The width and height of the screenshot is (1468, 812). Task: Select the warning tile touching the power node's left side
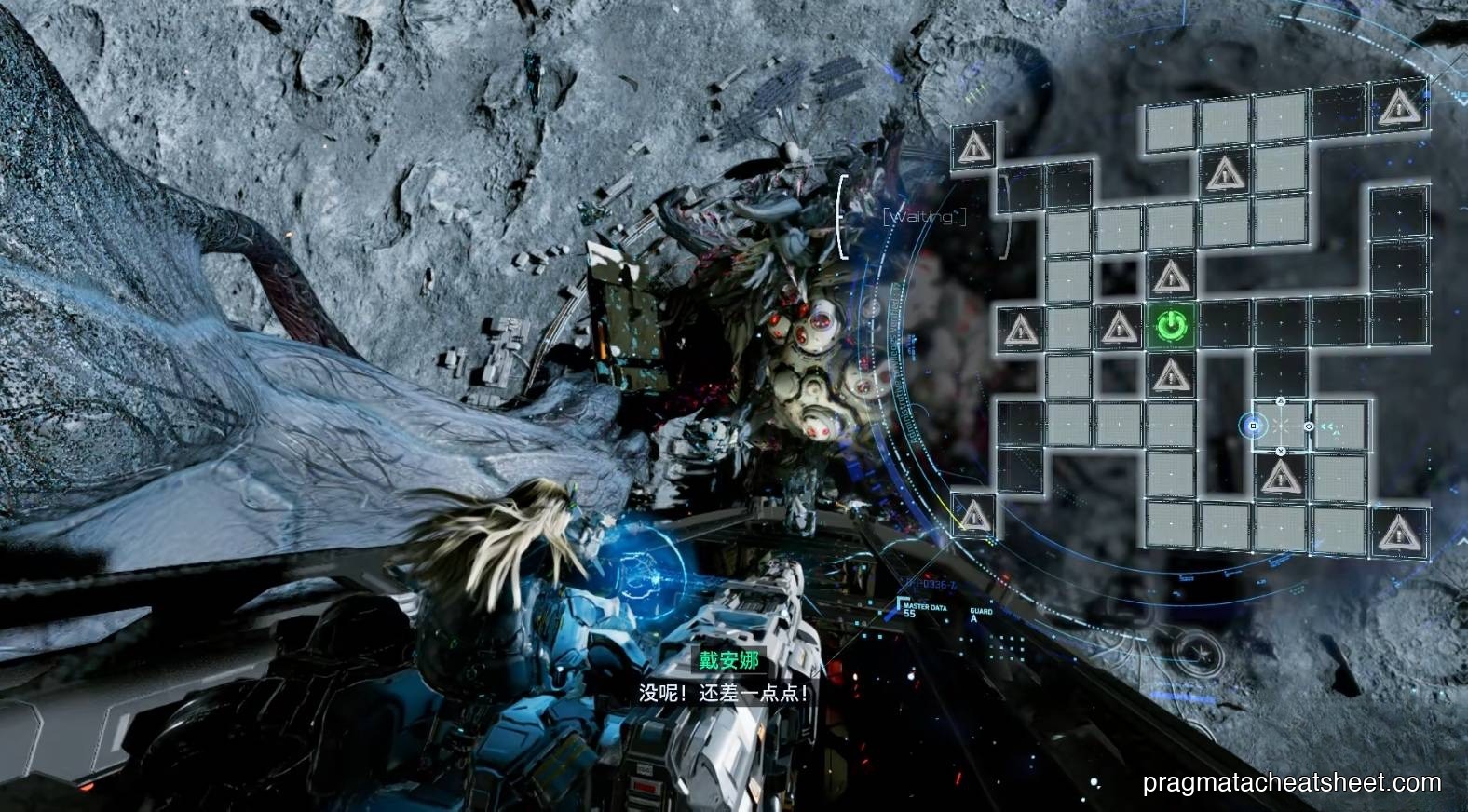point(1116,327)
